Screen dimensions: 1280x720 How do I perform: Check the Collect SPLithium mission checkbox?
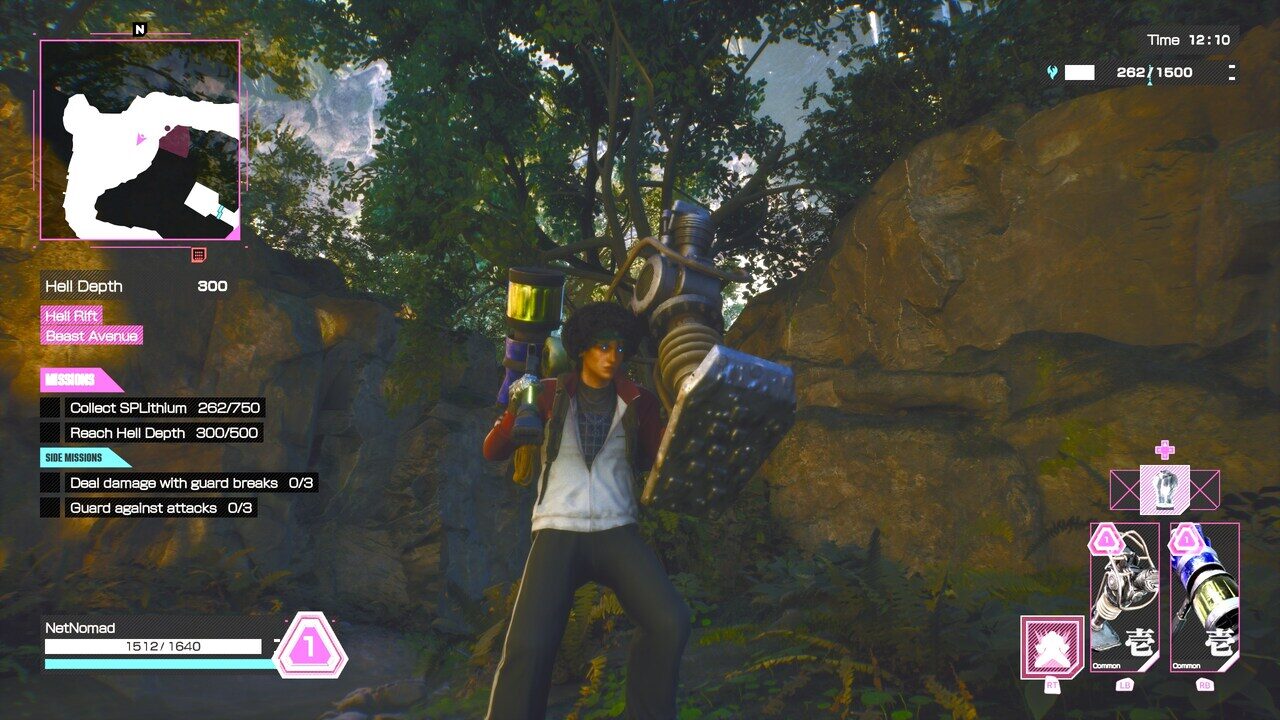pyautogui.click(x=50, y=407)
